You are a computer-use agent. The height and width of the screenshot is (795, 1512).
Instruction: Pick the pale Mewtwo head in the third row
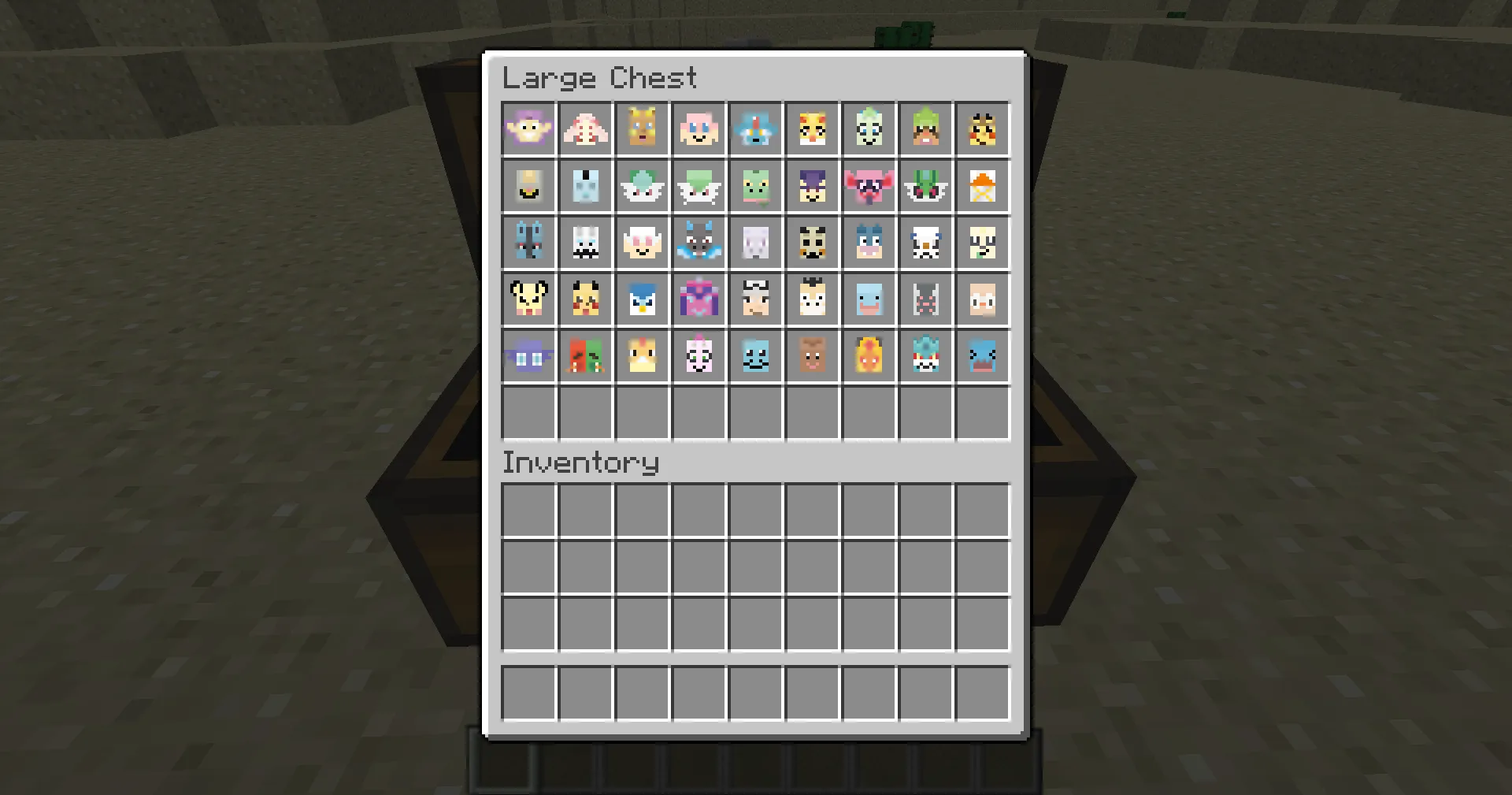click(755, 243)
